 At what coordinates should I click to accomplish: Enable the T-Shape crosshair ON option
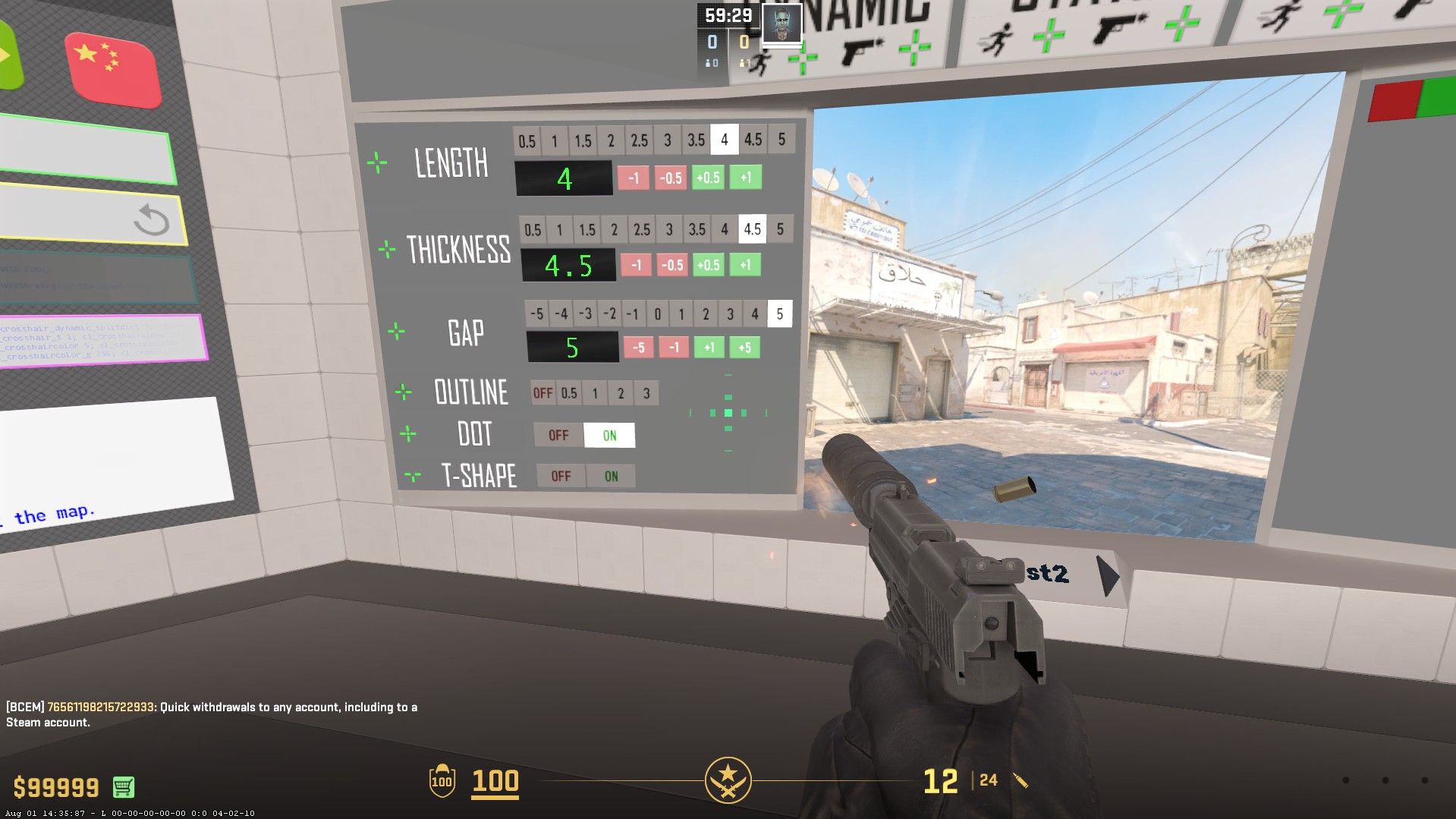click(x=611, y=477)
